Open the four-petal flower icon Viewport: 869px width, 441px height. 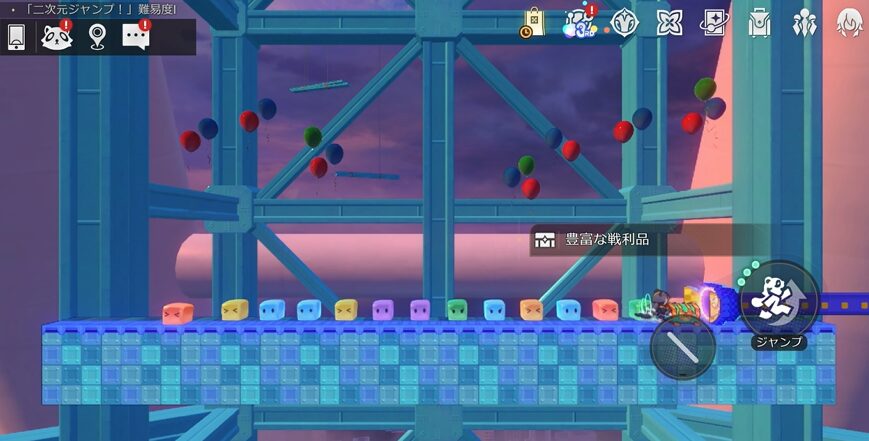pos(669,22)
